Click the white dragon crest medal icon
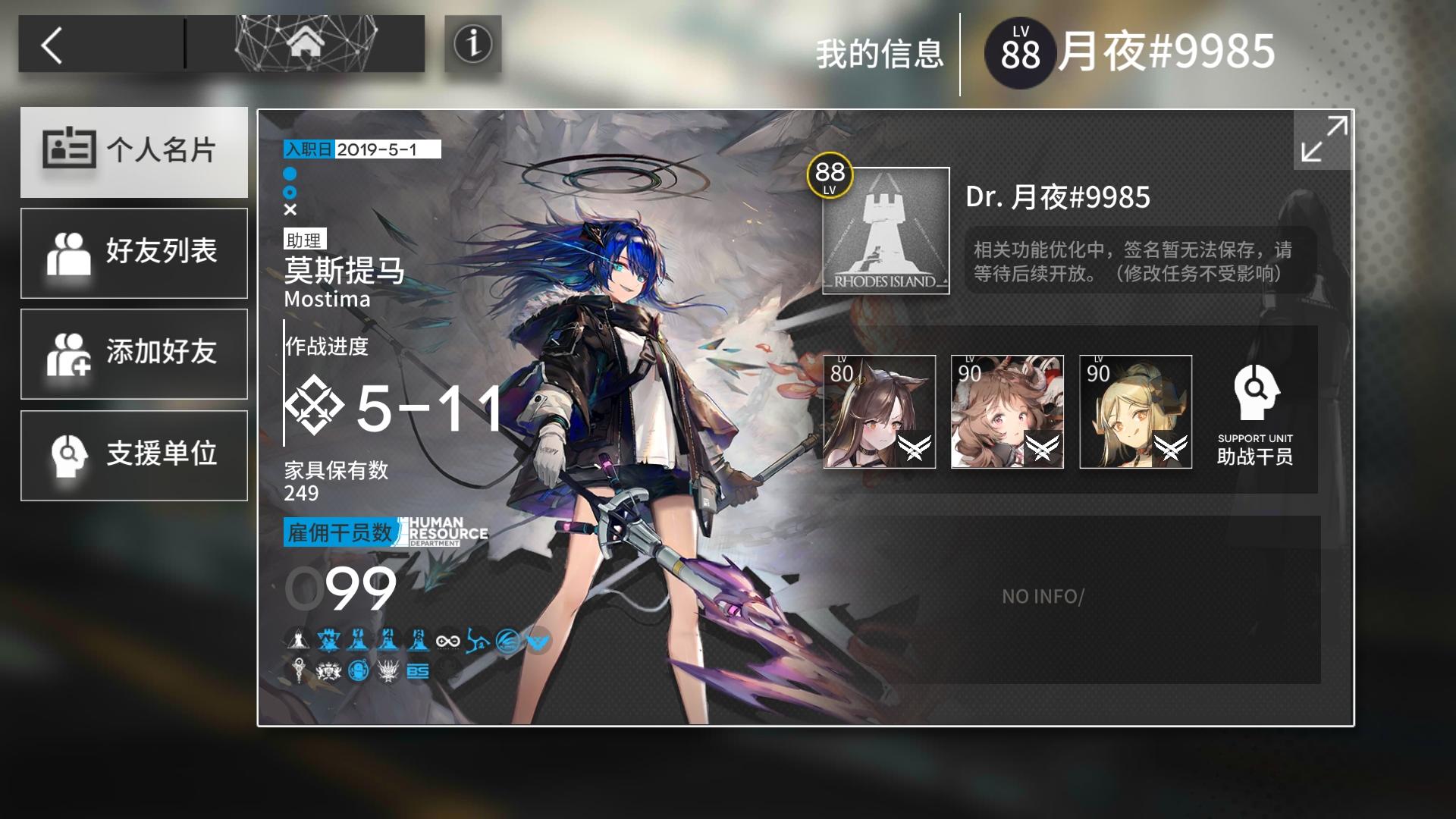This screenshot has width=1456, height=819. [x=388, y=670]
